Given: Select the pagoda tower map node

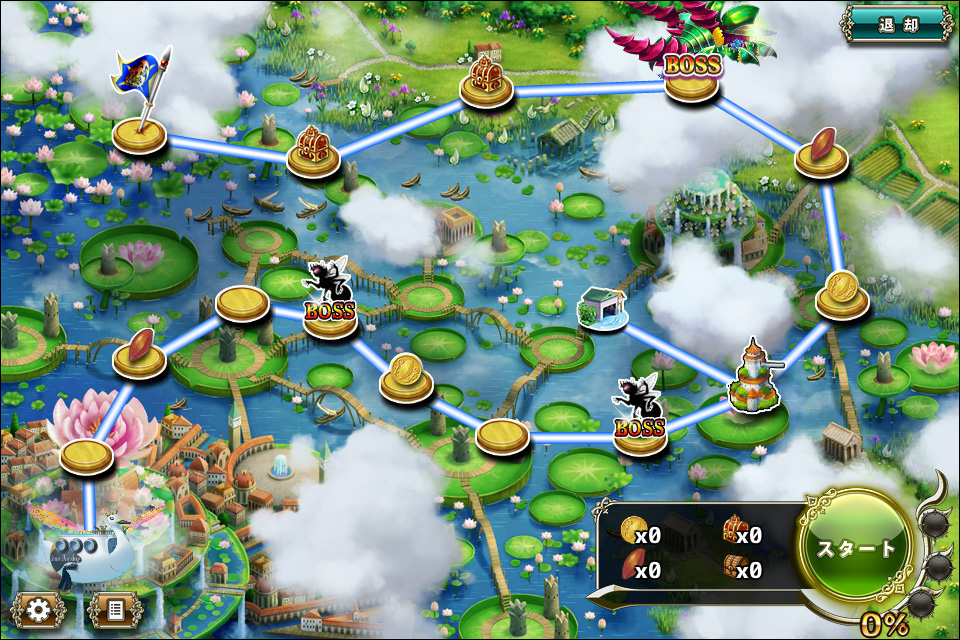Looking at the screenshot, I should pyautogui.click(x=756, y=393).
